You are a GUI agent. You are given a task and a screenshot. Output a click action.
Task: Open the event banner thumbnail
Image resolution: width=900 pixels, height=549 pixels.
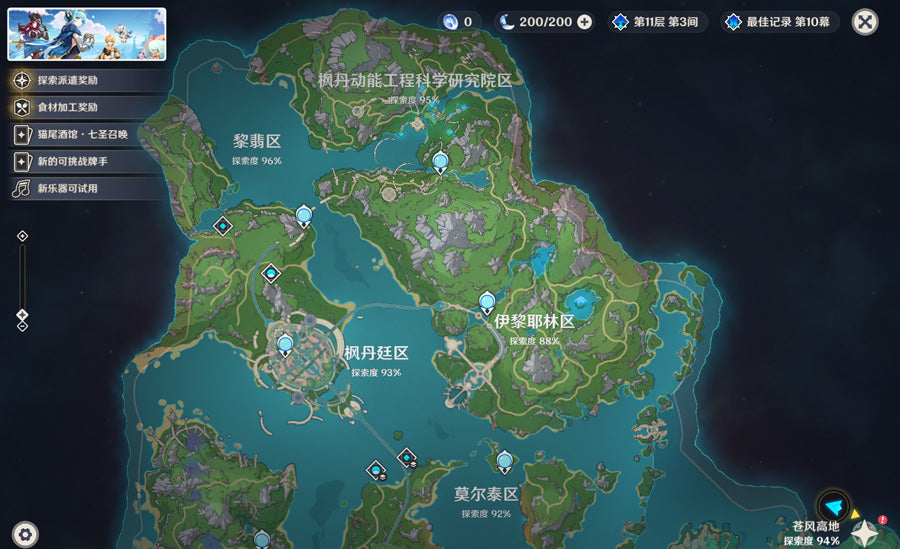87,35
